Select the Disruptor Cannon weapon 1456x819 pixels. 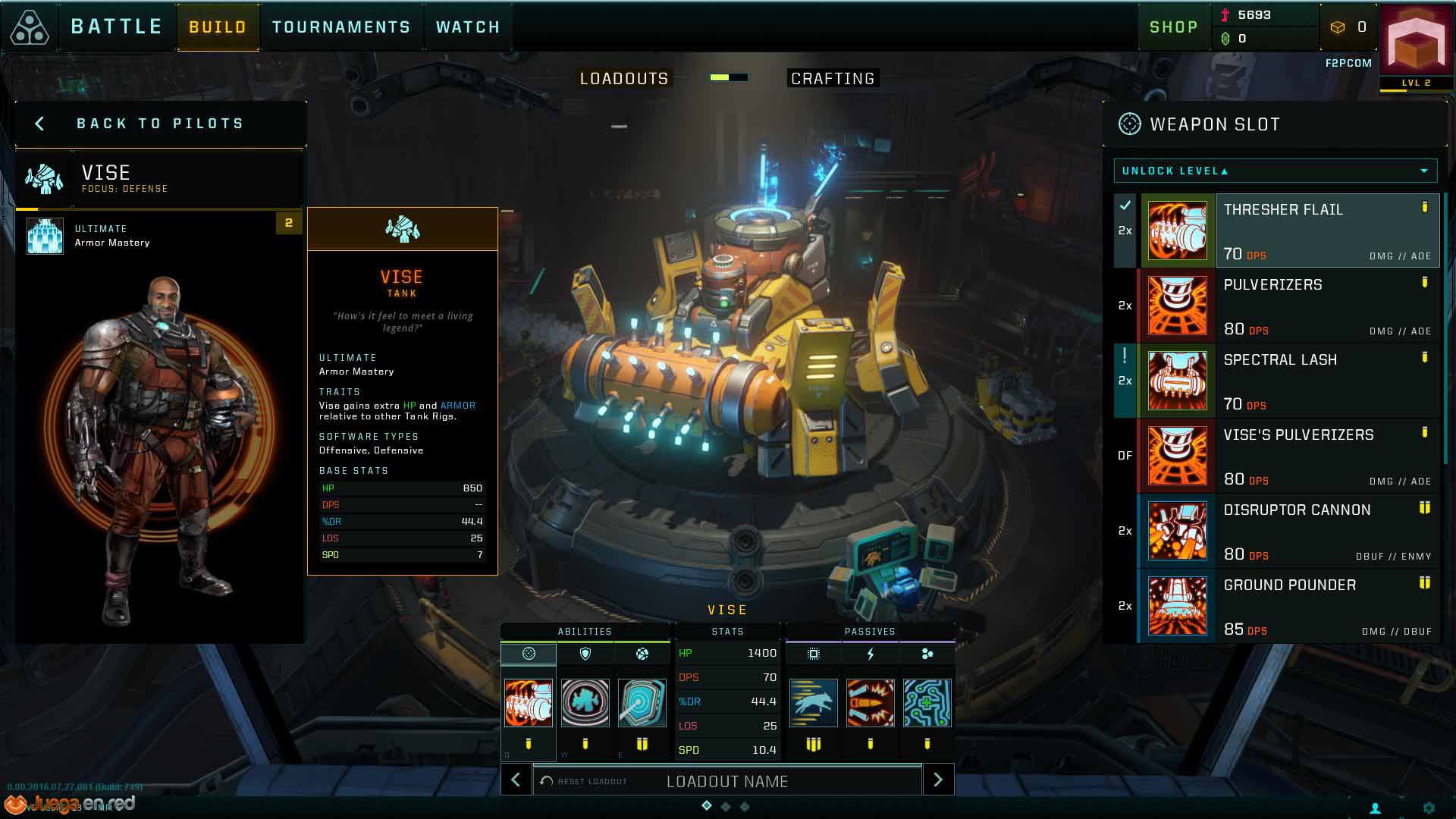[1289, 531]
